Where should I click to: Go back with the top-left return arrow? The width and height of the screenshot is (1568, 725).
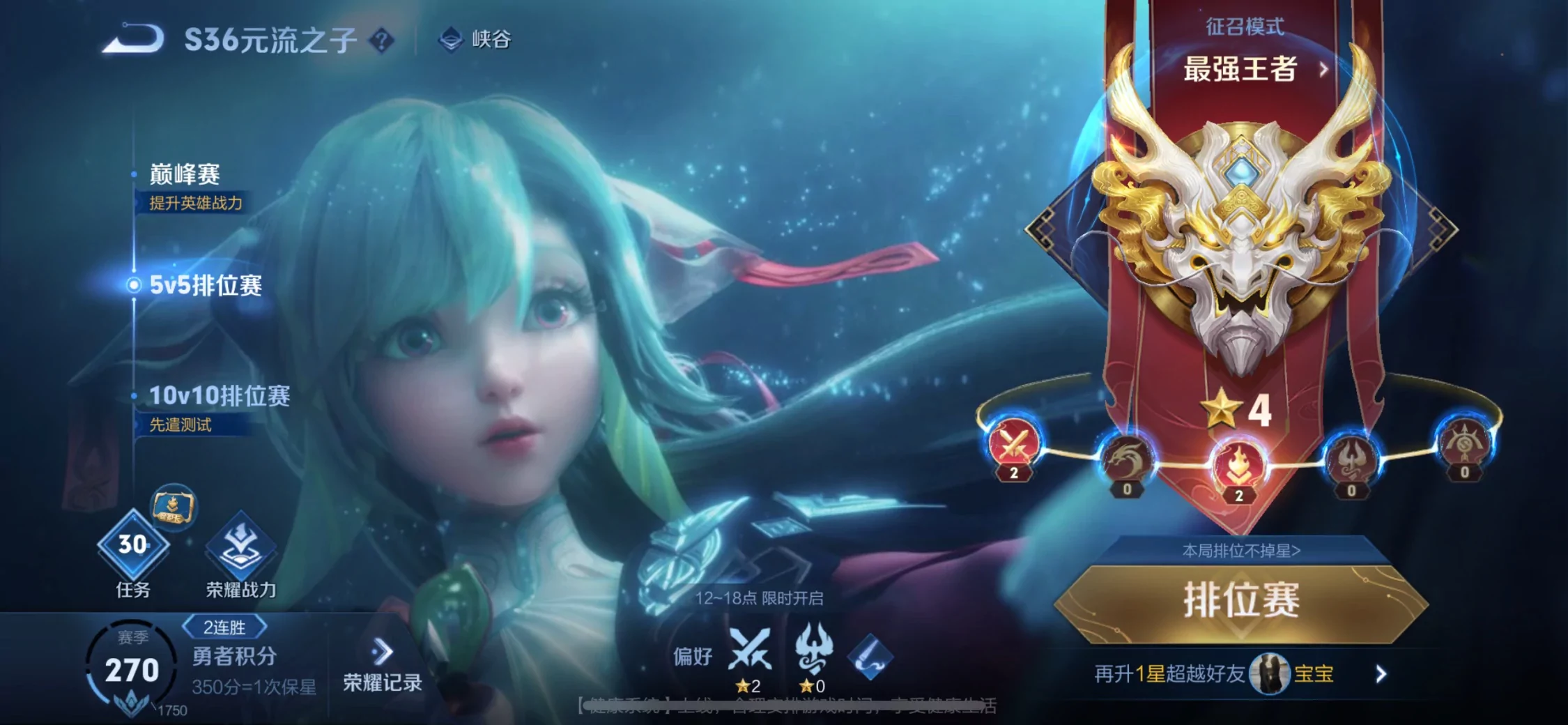tap(133, 39)
